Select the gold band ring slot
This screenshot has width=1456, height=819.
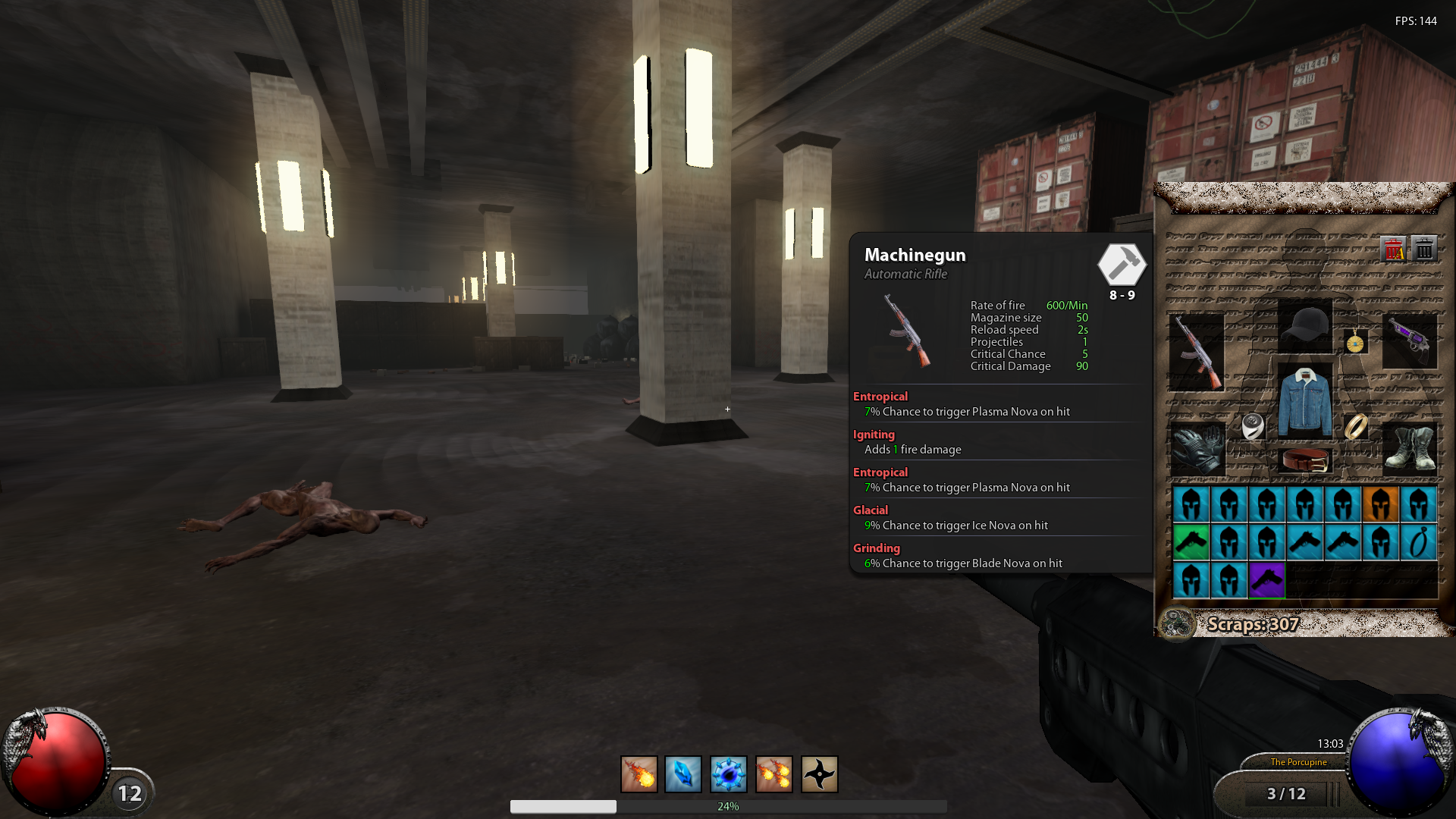pyautogui.click(x=1356, y=426)
